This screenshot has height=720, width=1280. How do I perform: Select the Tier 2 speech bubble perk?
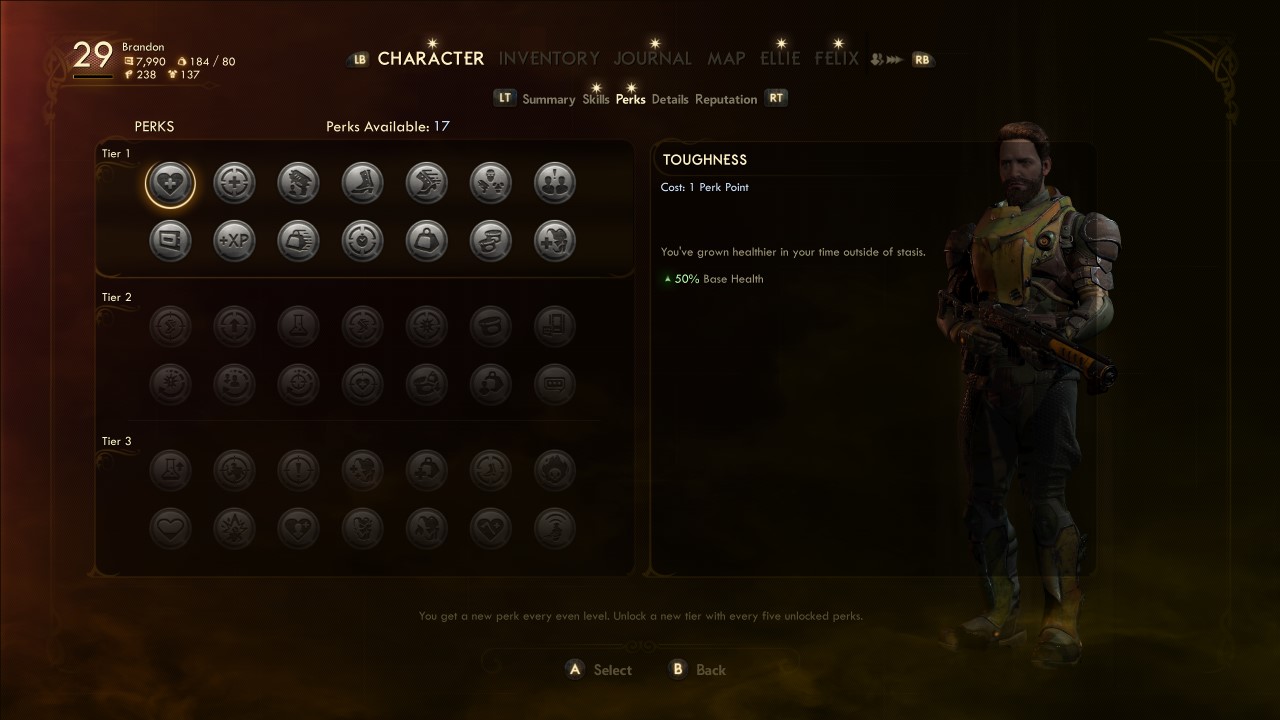[554, 383]
